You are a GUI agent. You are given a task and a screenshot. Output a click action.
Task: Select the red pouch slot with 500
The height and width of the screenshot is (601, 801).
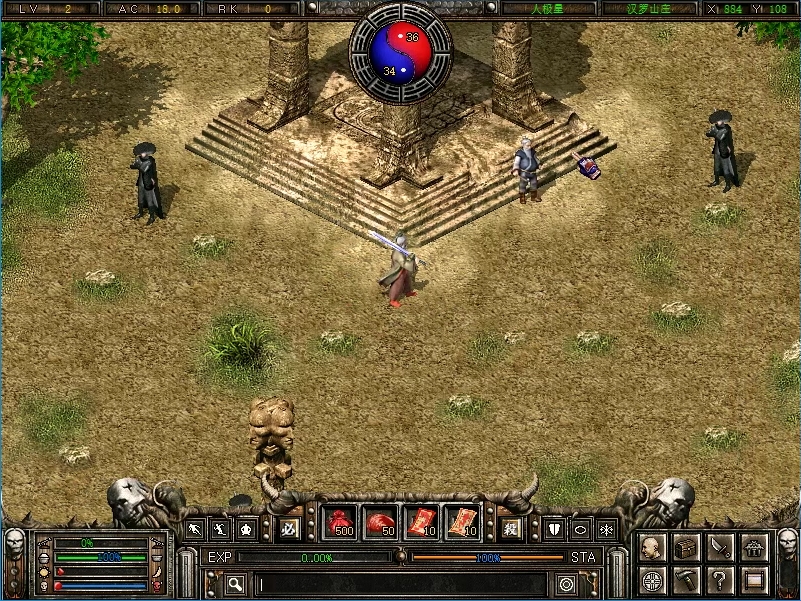click(340, 522)
